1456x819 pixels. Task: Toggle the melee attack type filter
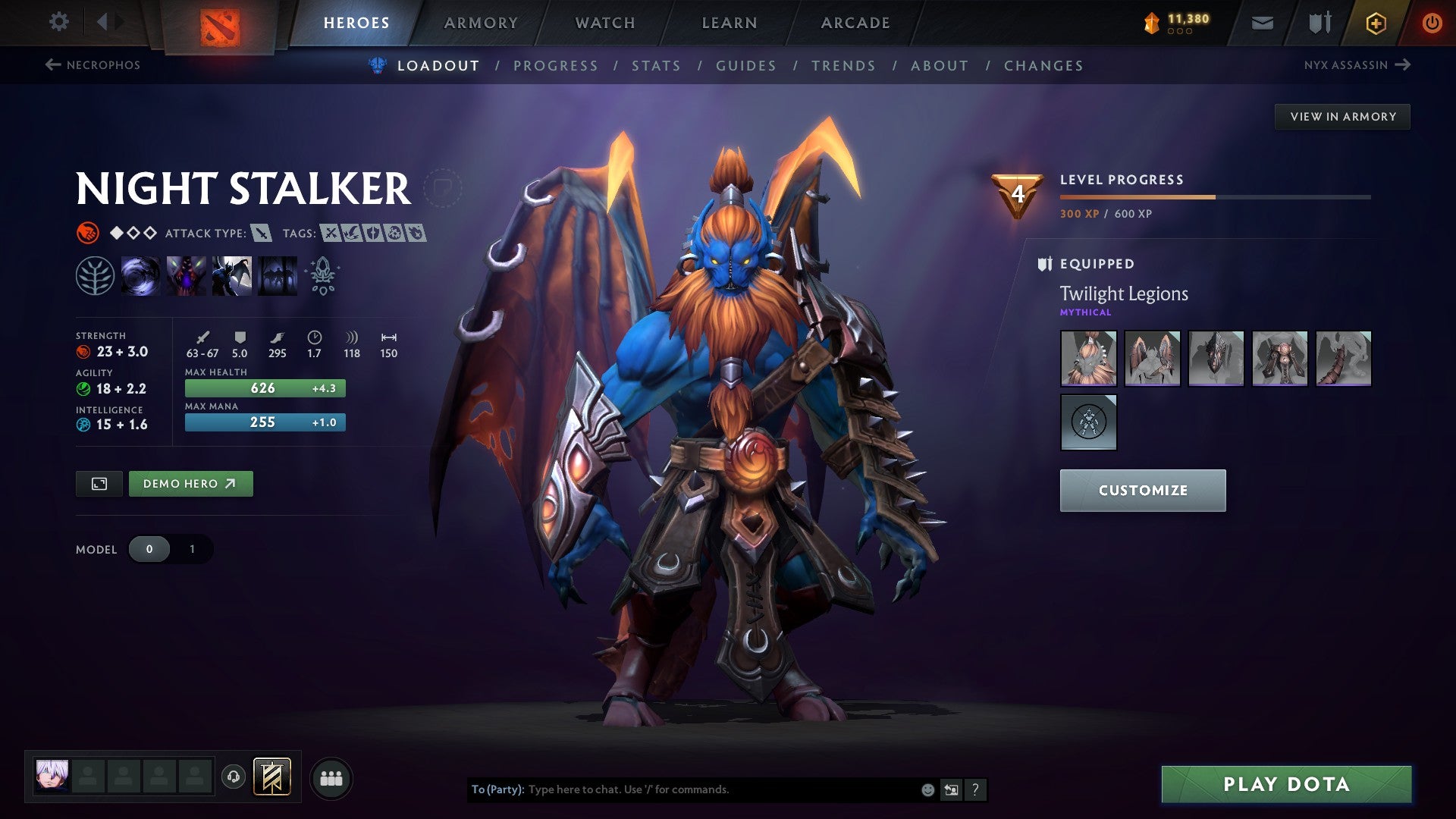[260, 234]
